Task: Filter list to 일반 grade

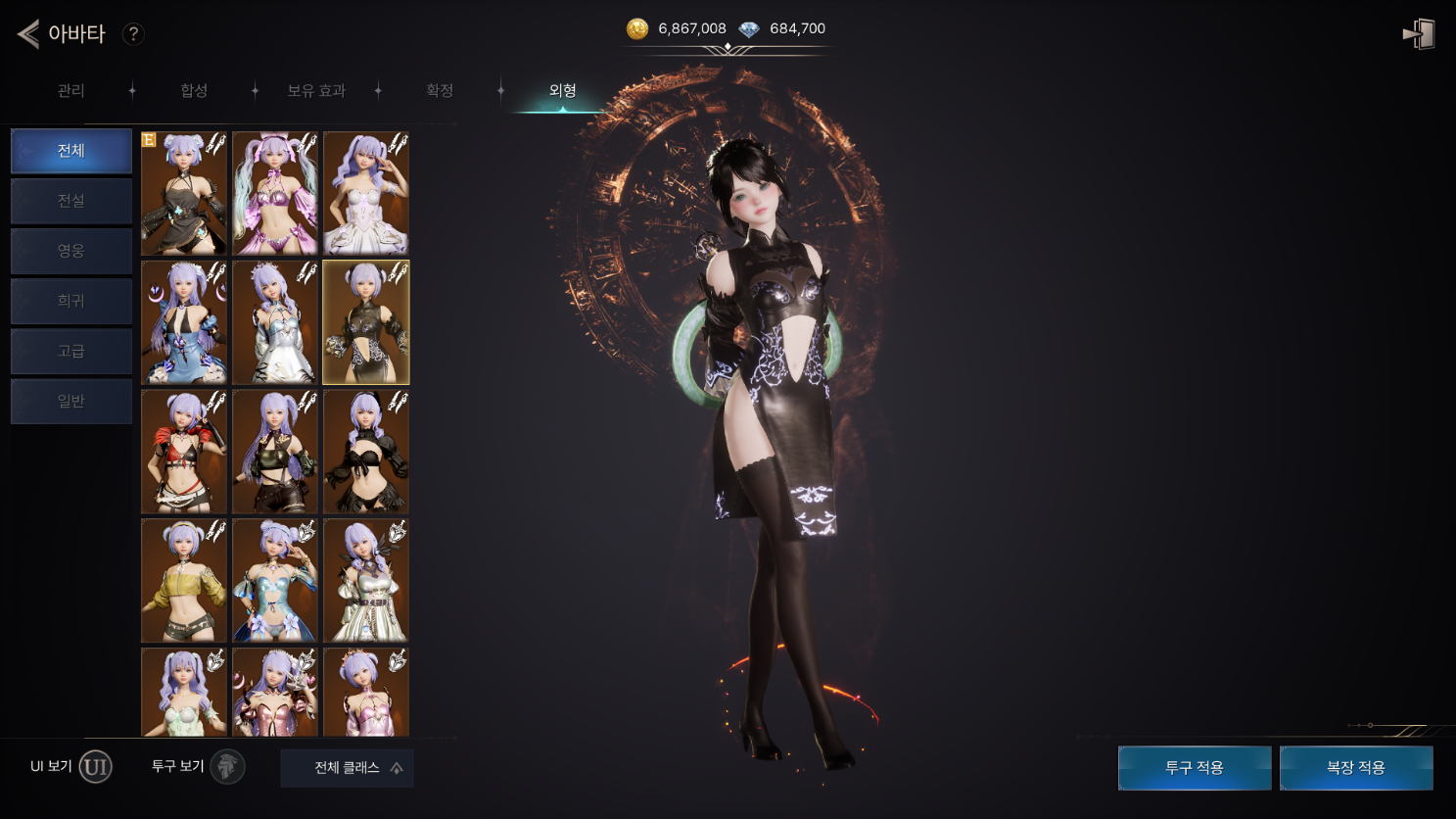Action: [71, 401]
